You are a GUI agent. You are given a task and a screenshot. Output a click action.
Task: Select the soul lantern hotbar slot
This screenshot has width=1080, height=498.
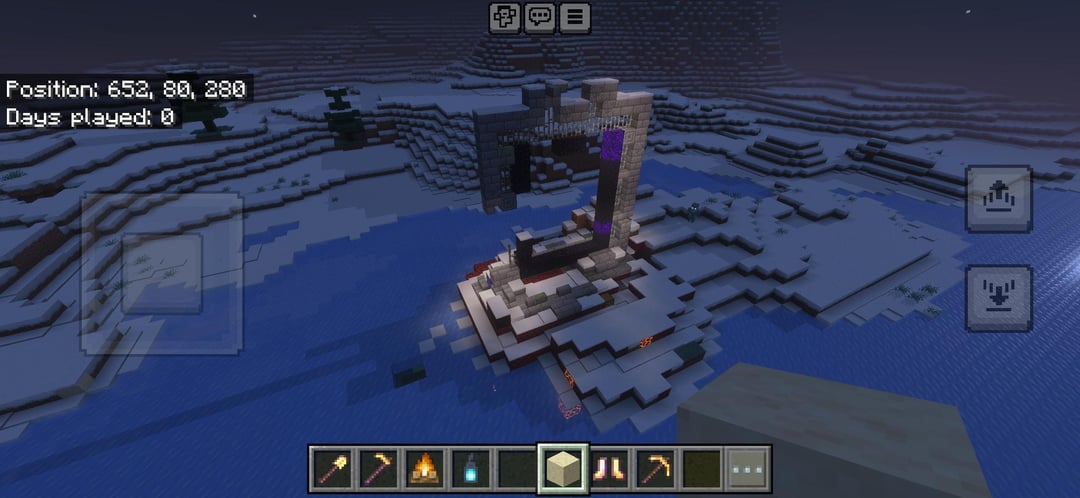pyautogui.click(x=470, y=467)
